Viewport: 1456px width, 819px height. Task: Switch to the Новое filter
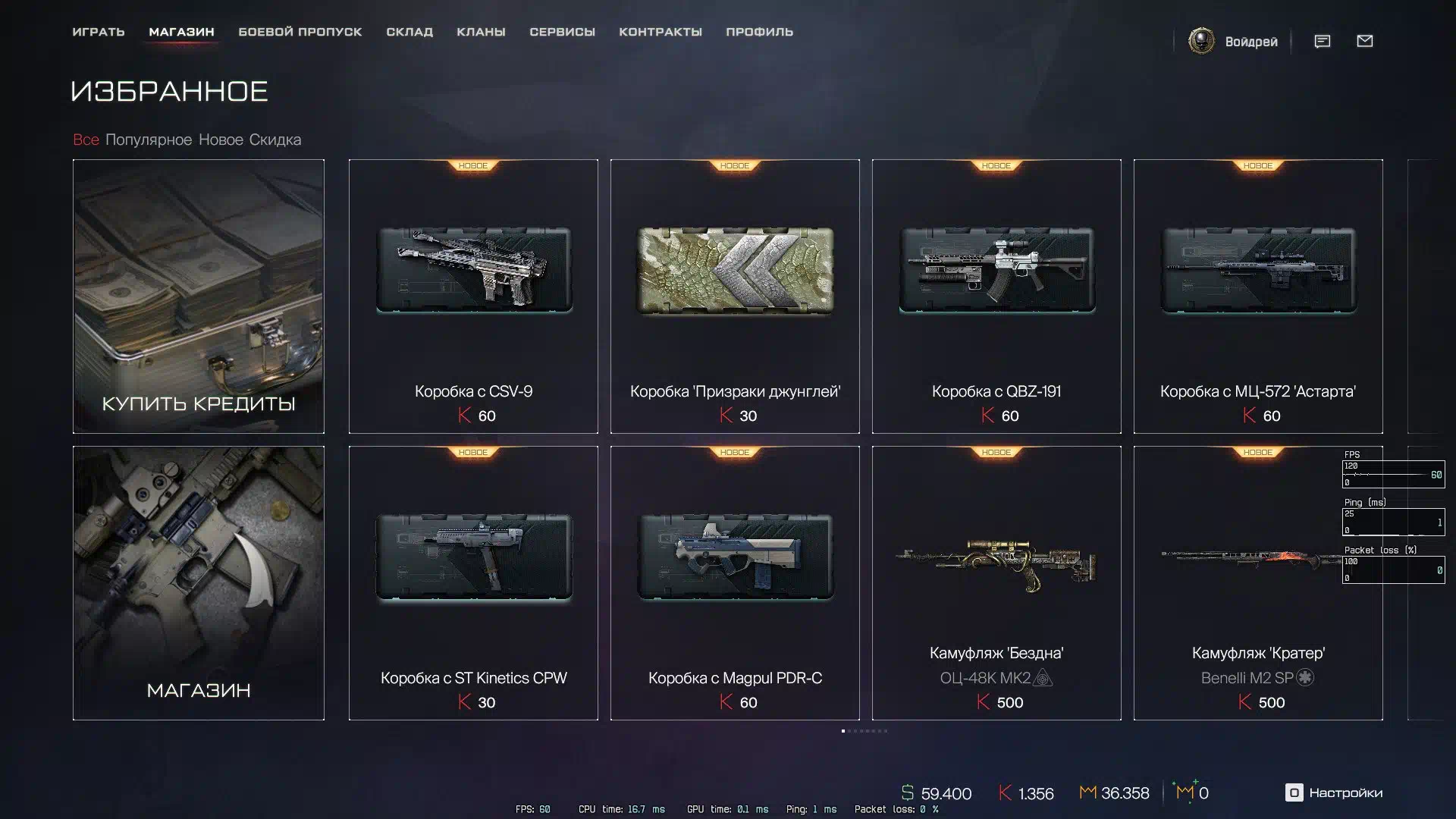click(x=221, y=140)
